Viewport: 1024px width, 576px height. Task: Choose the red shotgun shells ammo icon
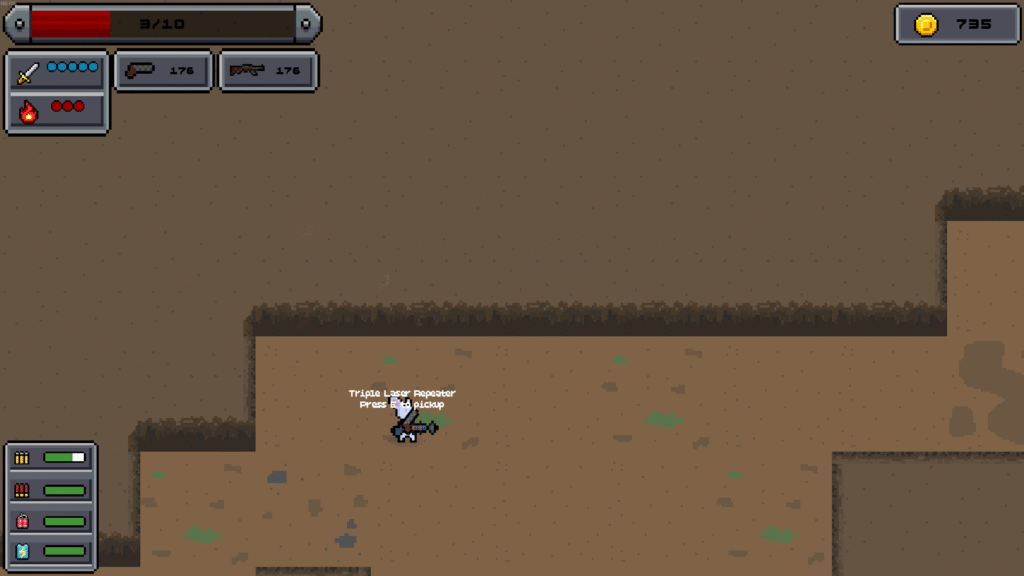[22, 490]
